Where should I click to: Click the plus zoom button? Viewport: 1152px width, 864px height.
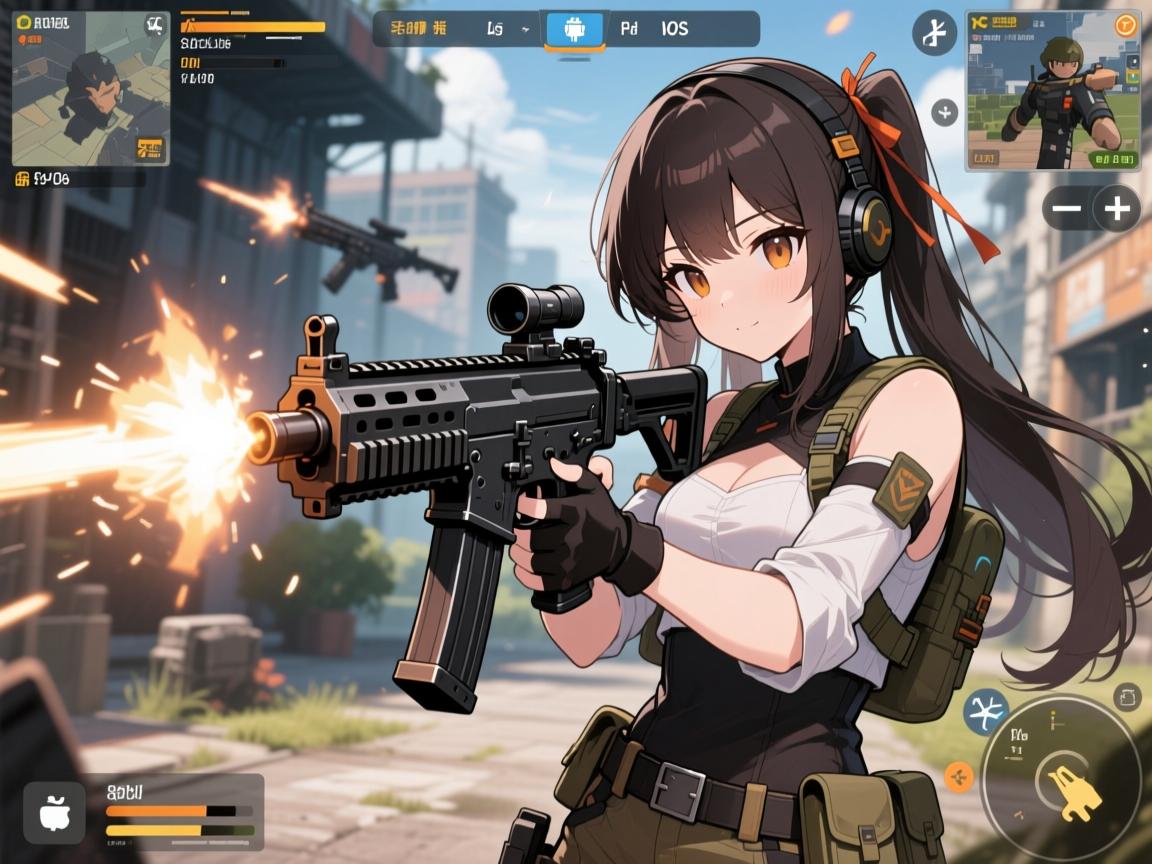pos(1116,209)
